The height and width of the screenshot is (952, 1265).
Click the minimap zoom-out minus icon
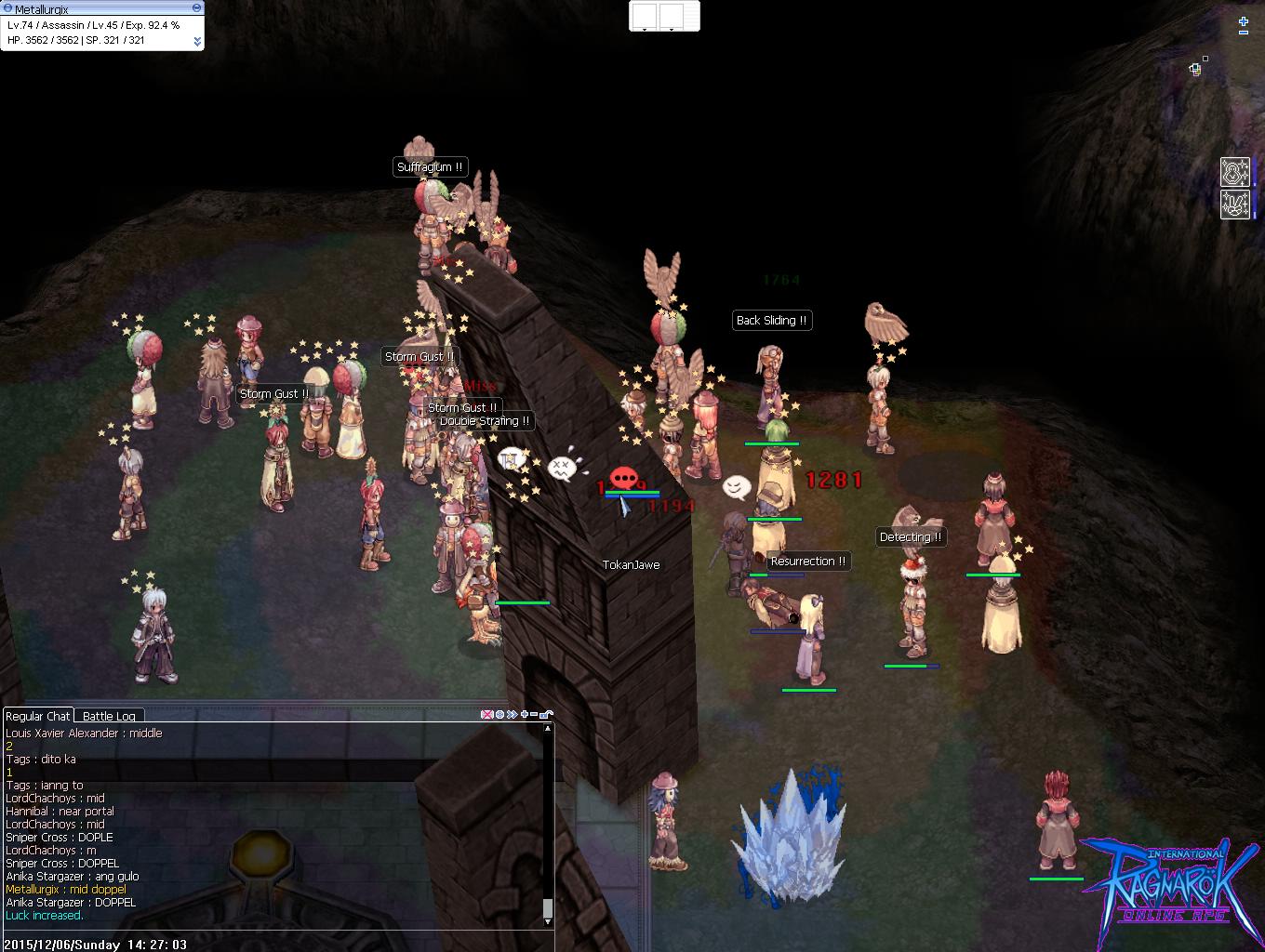click(x=1244, y=33)
